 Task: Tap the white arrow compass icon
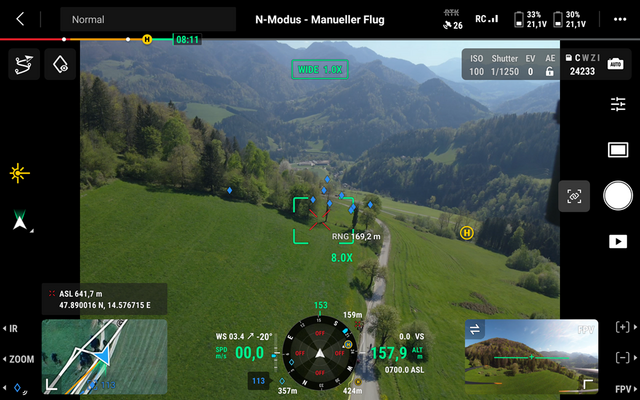click(20, 221)
